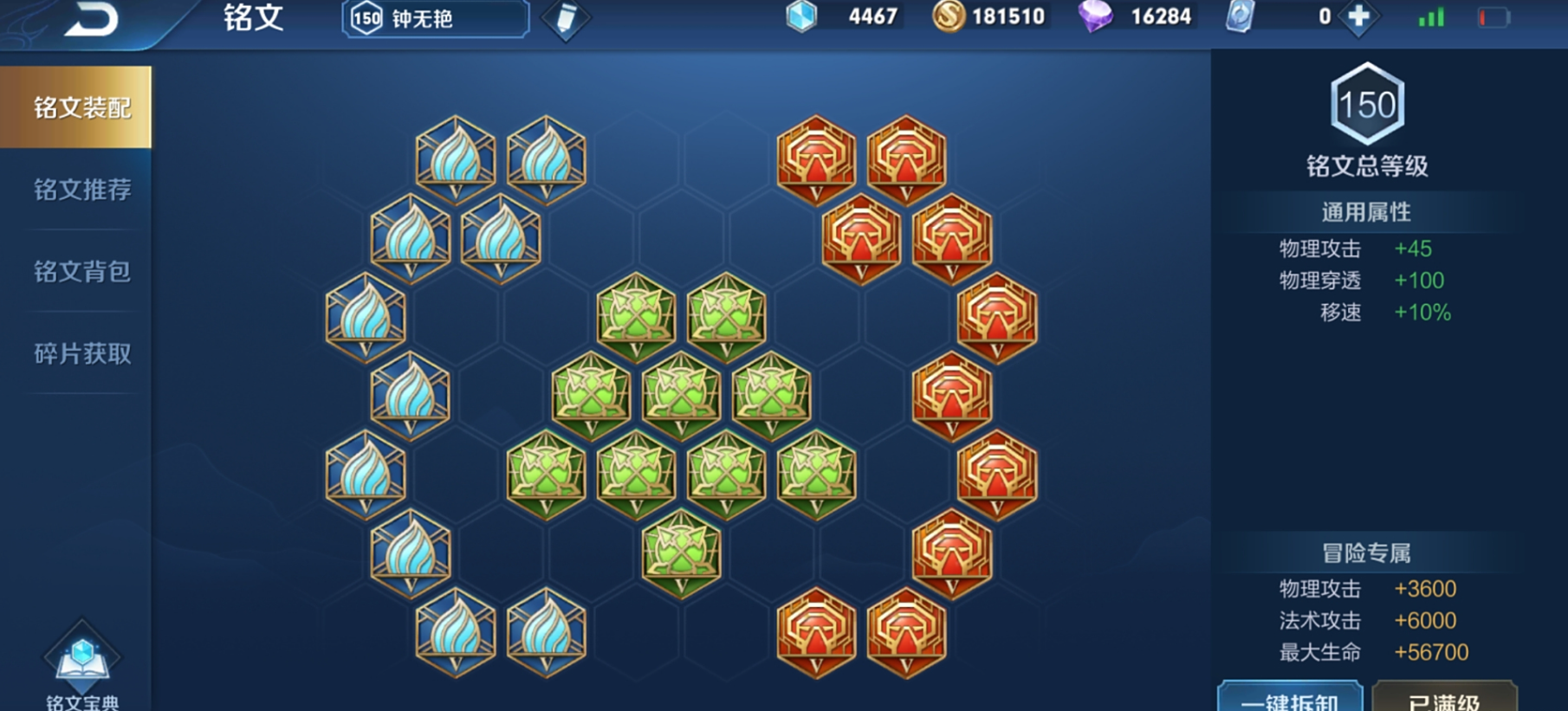This screenshot has height=711, width=1568.
Task: Add tickets with the plus button
Action: point(1358,16)
